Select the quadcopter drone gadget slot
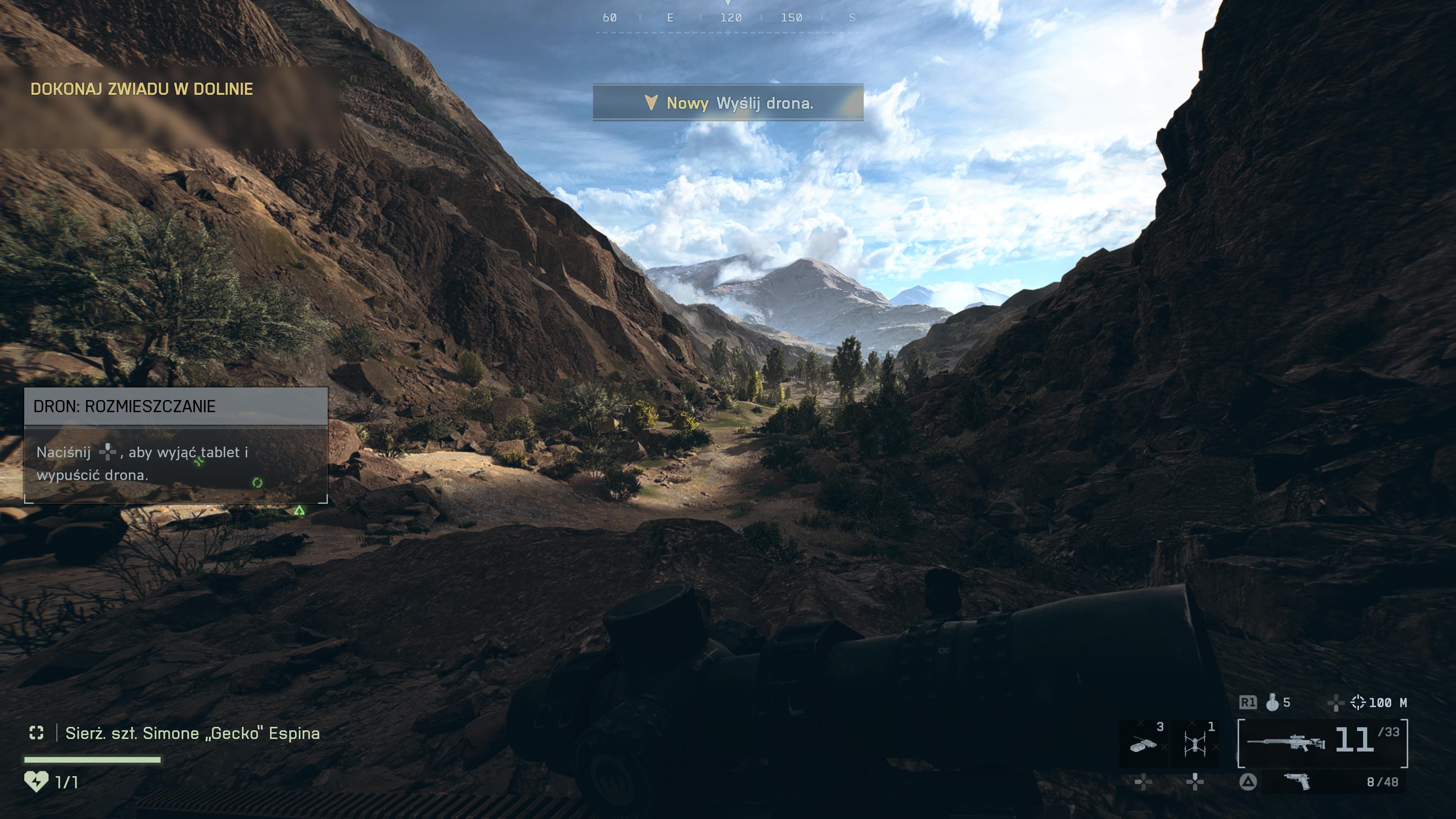This screenshot has height=819, width=1456. click(x=1195, y=743)
